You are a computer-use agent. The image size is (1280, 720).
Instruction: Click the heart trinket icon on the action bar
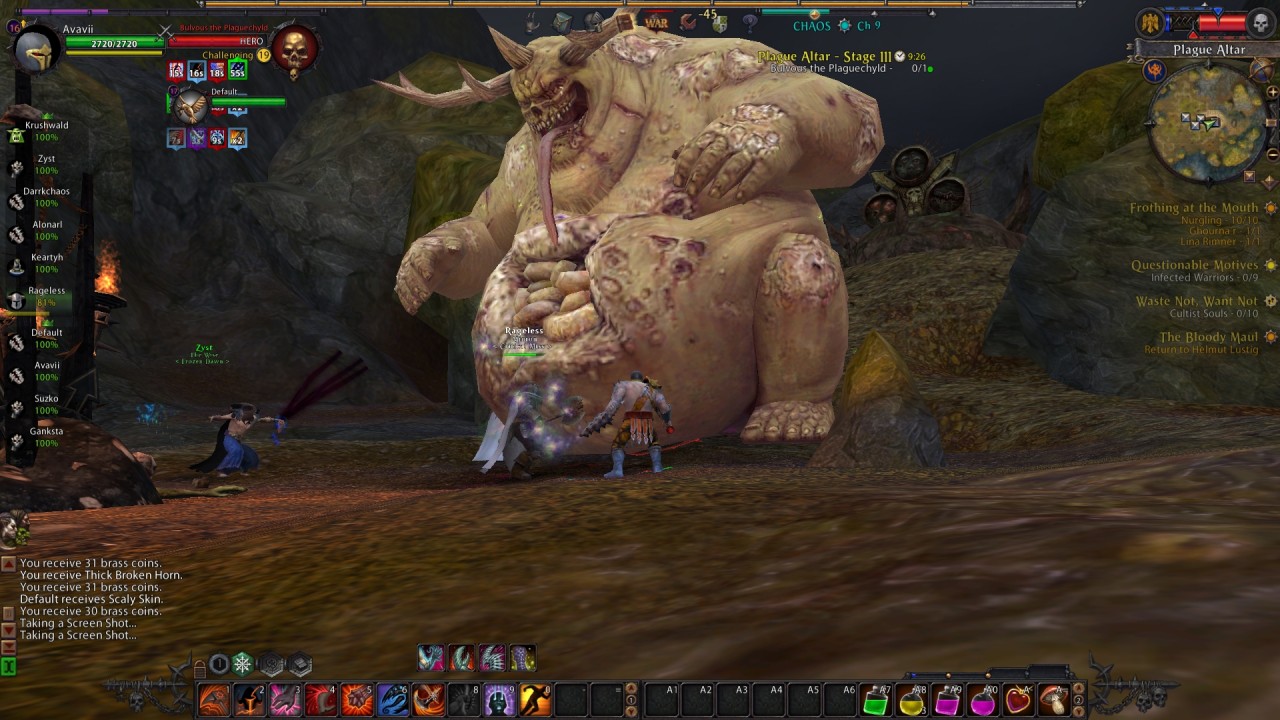coord(1013,700)
